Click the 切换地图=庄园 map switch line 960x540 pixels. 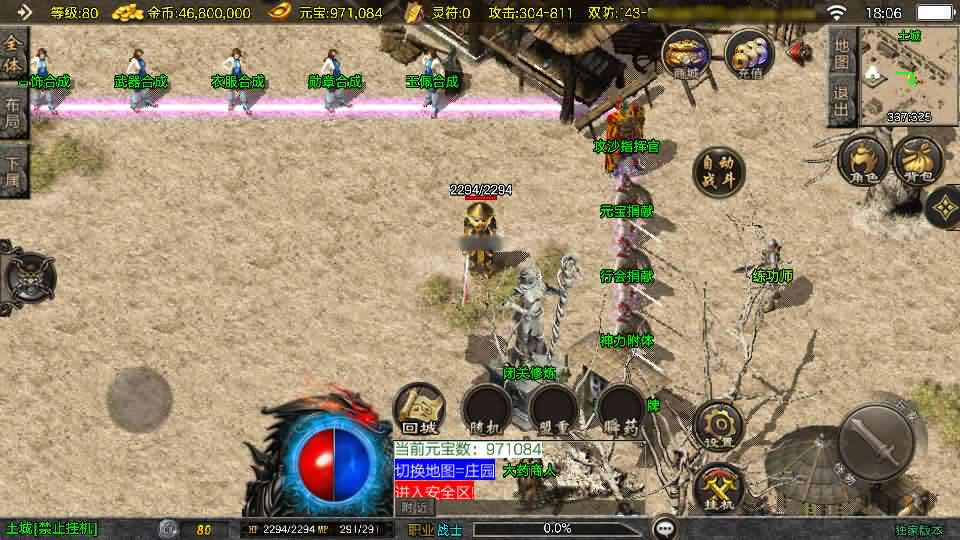tap(444, 470)
